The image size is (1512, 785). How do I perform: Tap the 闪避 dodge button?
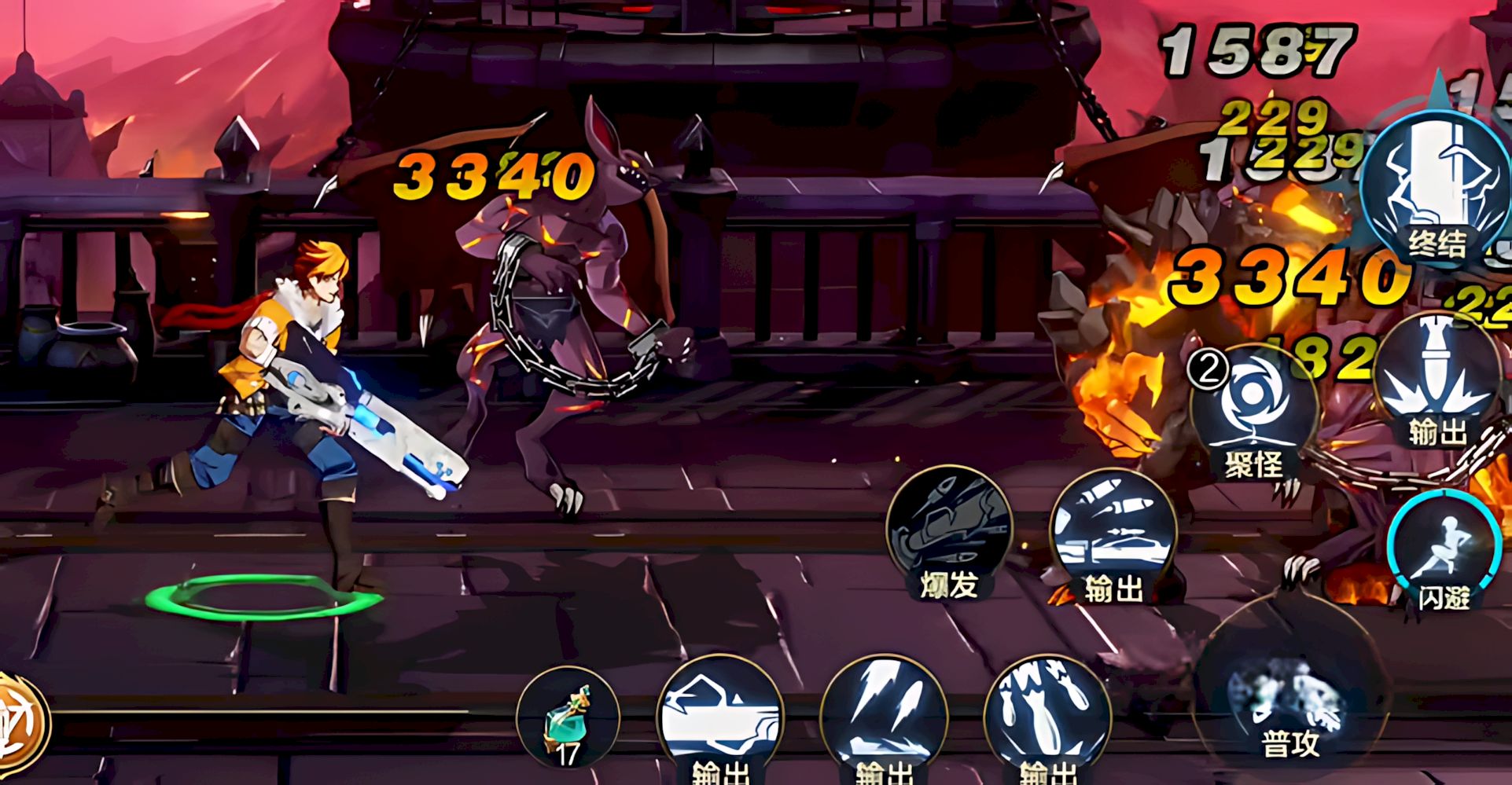click(1442, 552)
